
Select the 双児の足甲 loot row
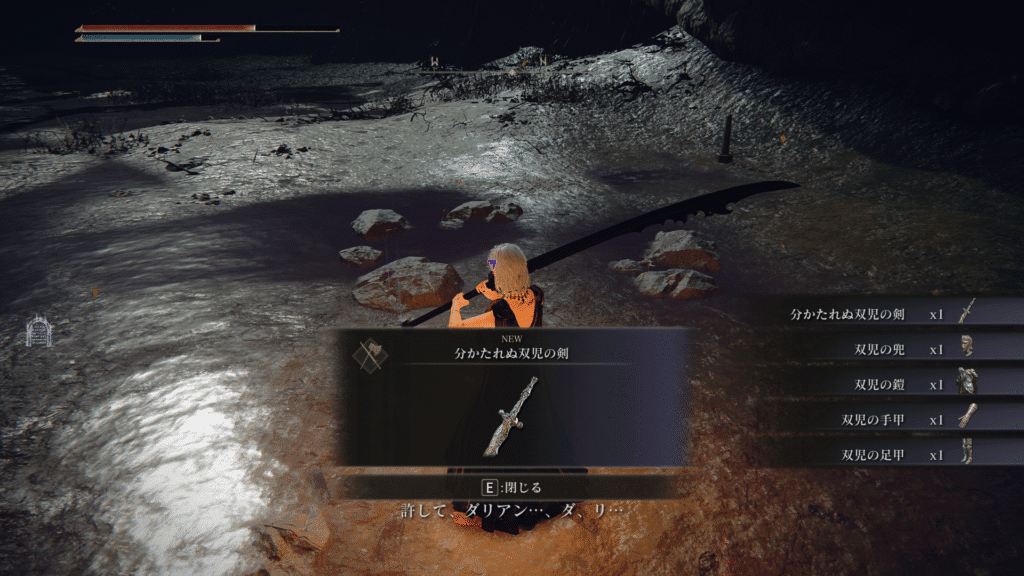[x=880, y=454]
